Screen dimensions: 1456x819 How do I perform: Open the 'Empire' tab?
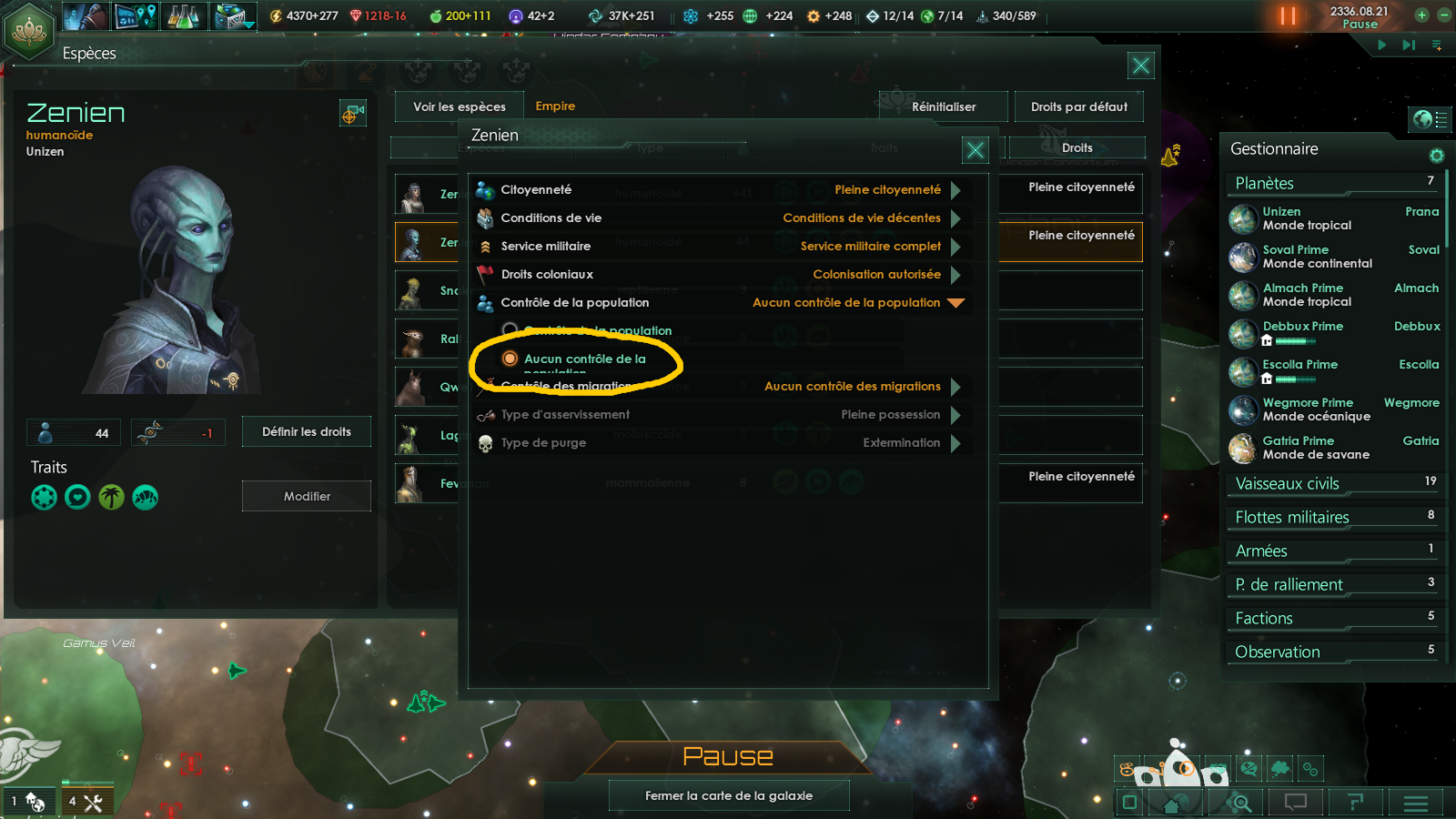click(554, 106)
